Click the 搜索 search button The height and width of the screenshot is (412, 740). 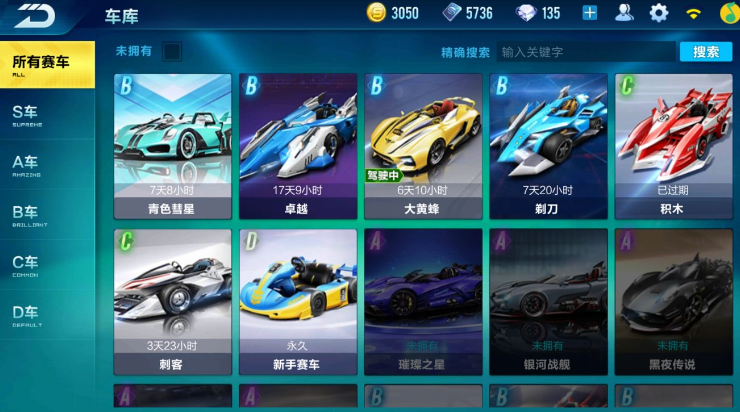706,52
